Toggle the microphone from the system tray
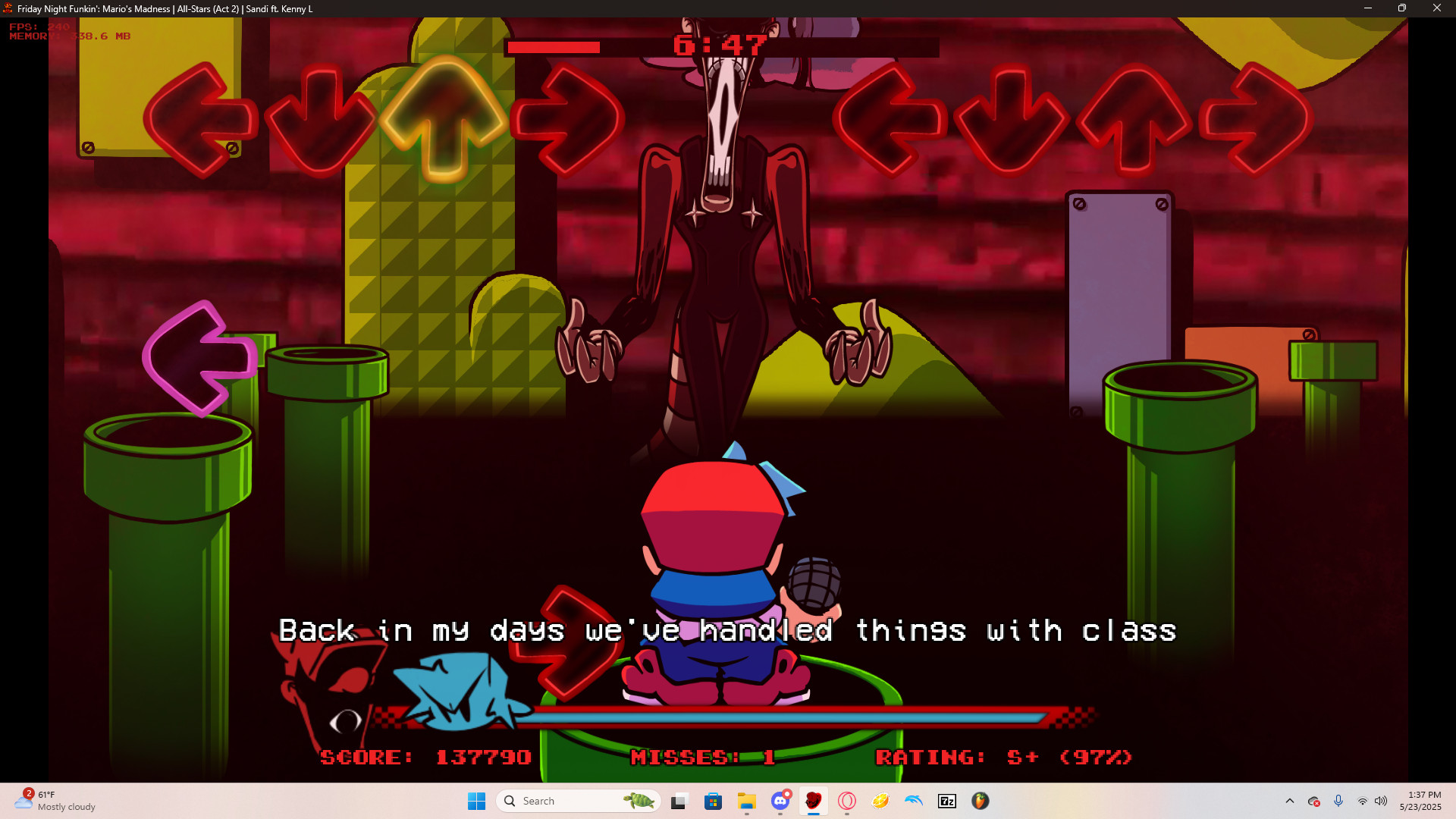Screen dimensions: 1456x819 [x=1338, y=802]
